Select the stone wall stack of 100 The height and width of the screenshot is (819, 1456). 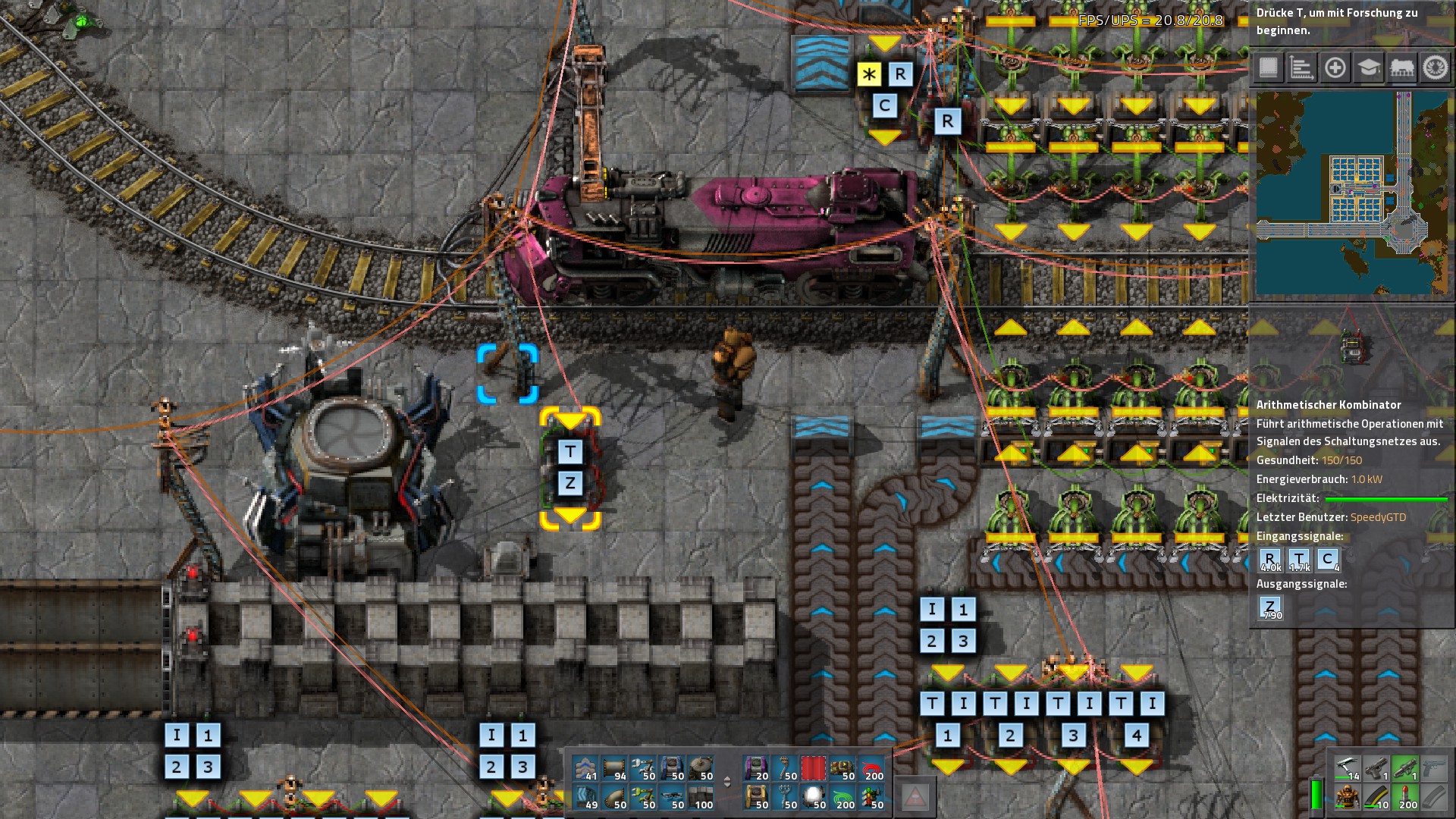701,798
